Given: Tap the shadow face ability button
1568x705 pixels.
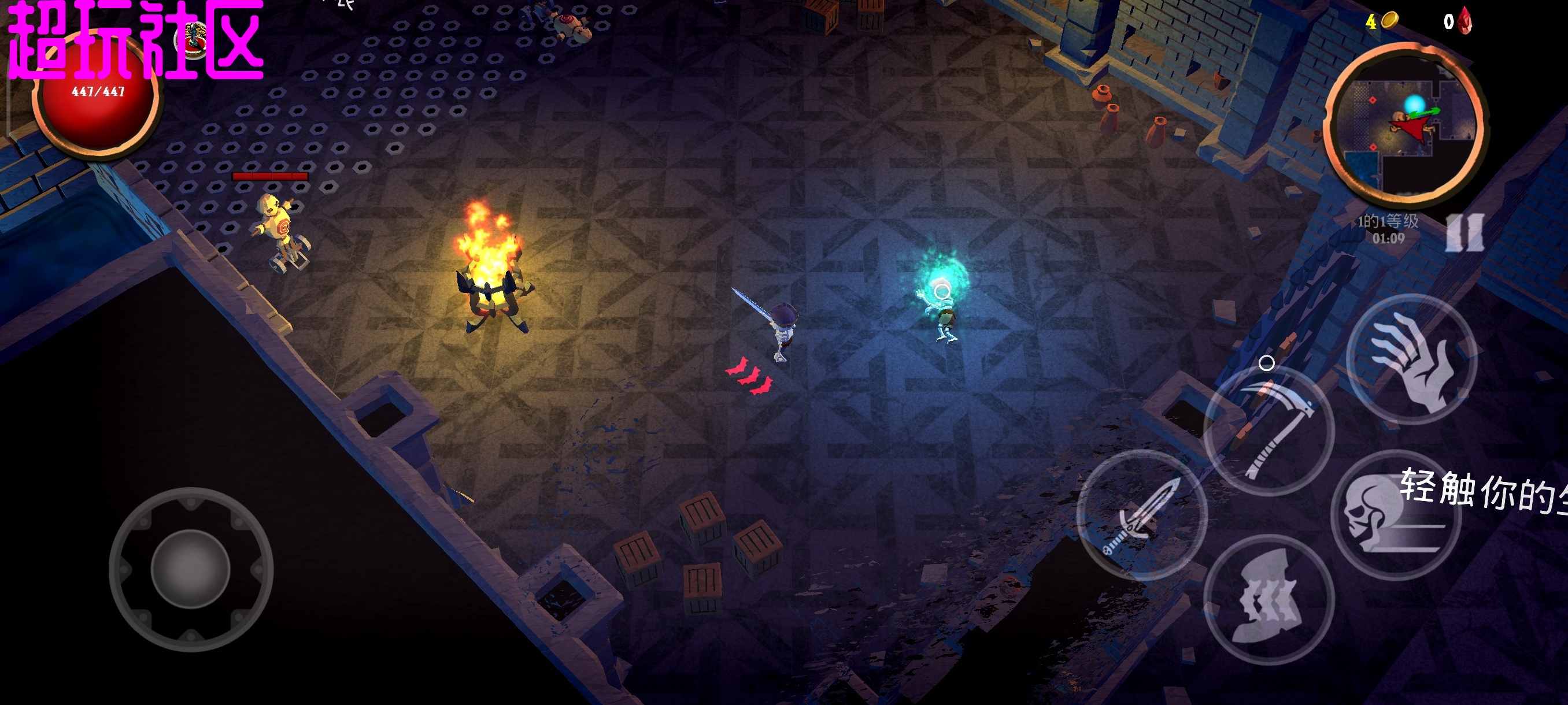Looking at the screenshot, I should coord(1270,599).
